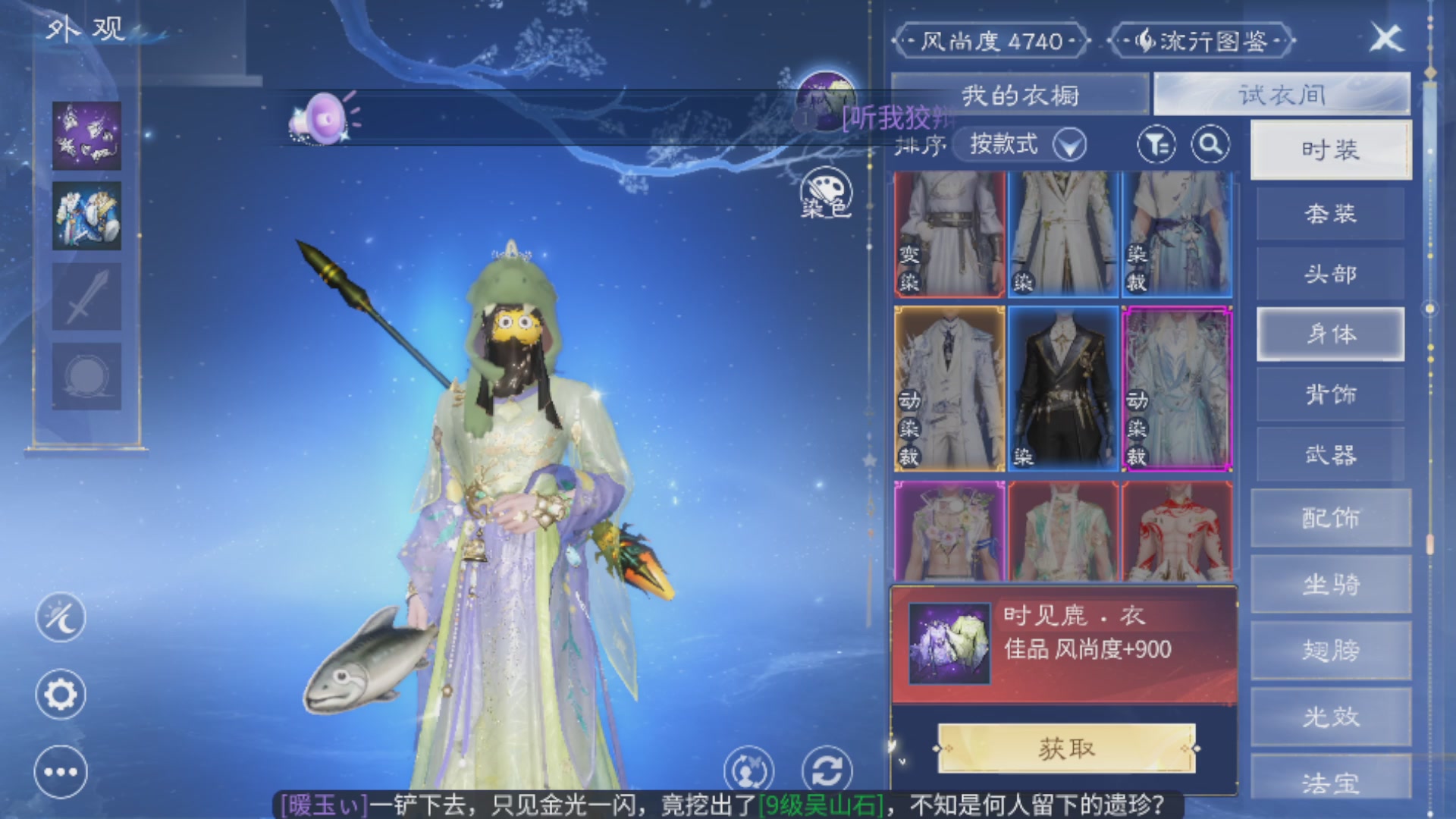The width and height of the screenshot is (1456, 819).
Task: Open the settings gear icon
Action: [61, 695]
